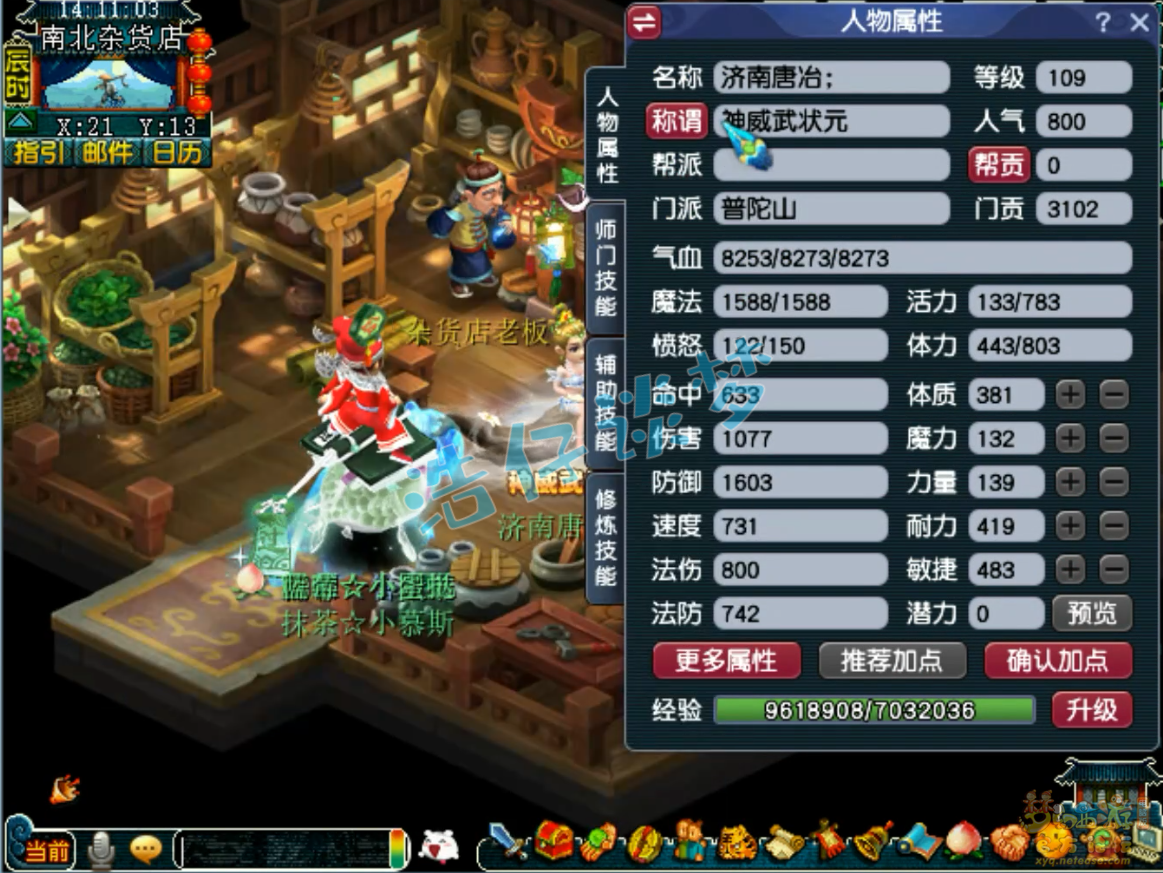The height and width of the screenshot is (873, 1163).
Task: Remove a point from 魔力
Action: 1113,438
